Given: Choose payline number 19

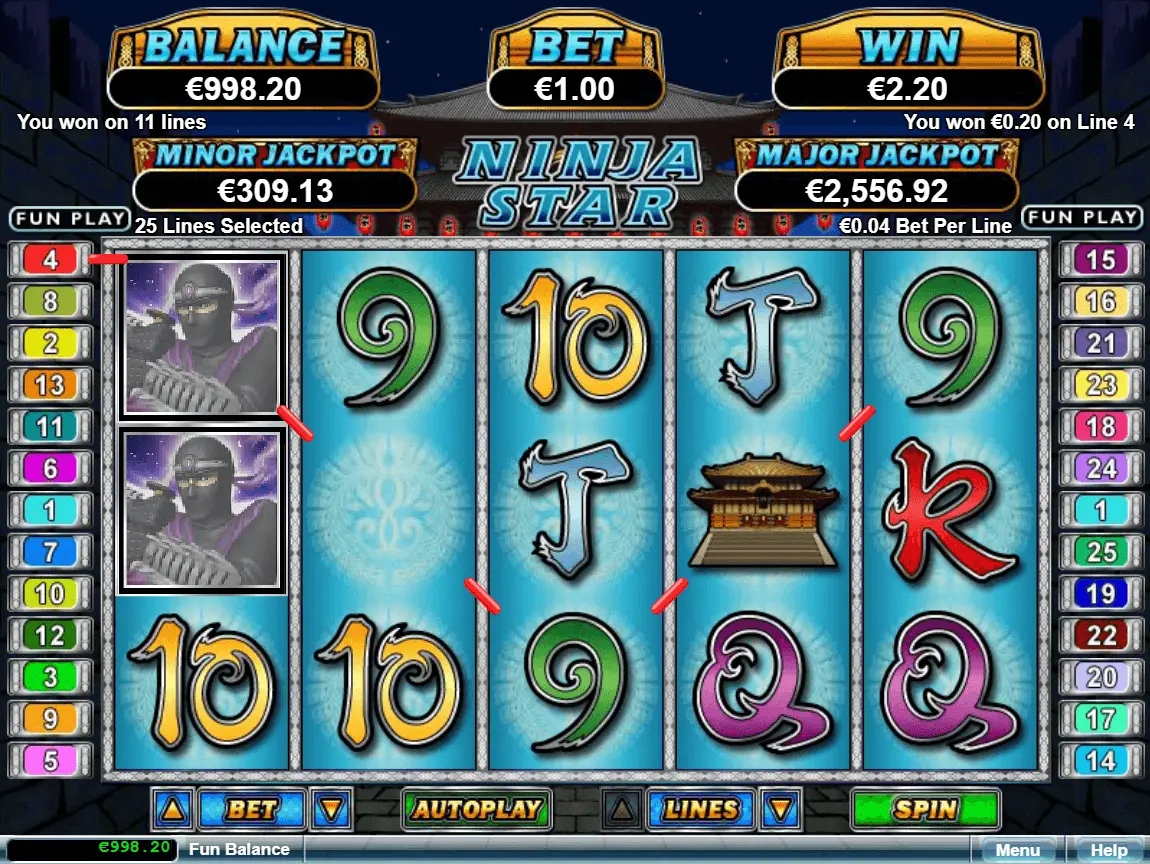Looking at the screenshot, I should (1100, 593).
